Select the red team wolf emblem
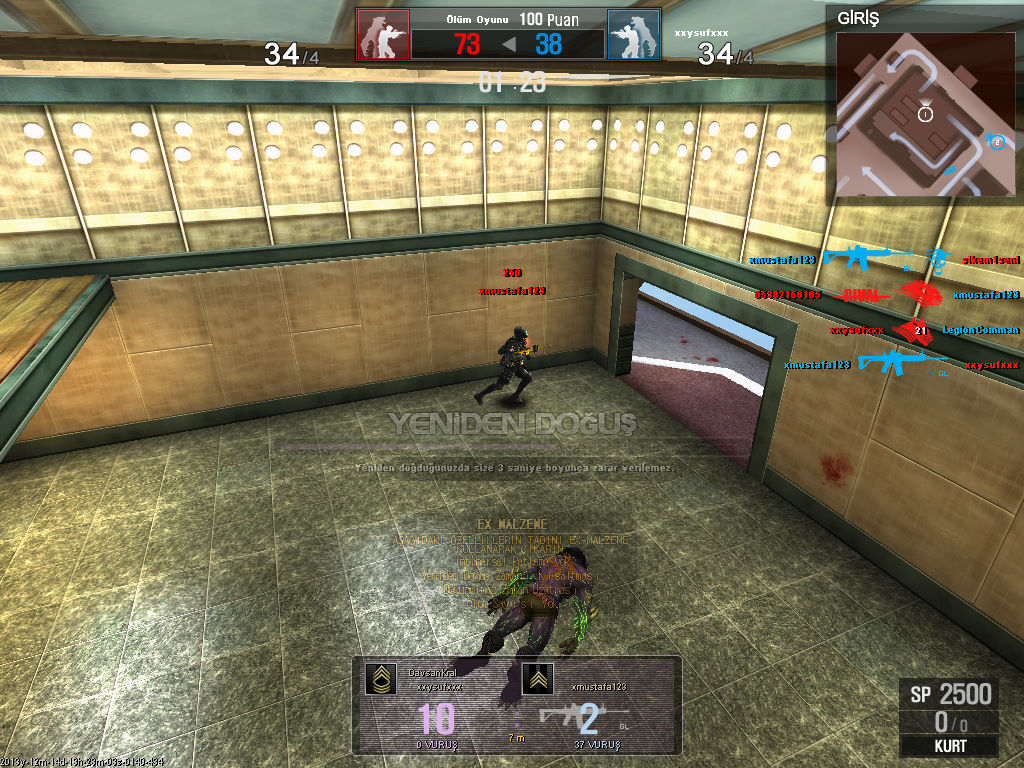The height and width of the screenshot is (768, 1024). (x=383, y=36)
